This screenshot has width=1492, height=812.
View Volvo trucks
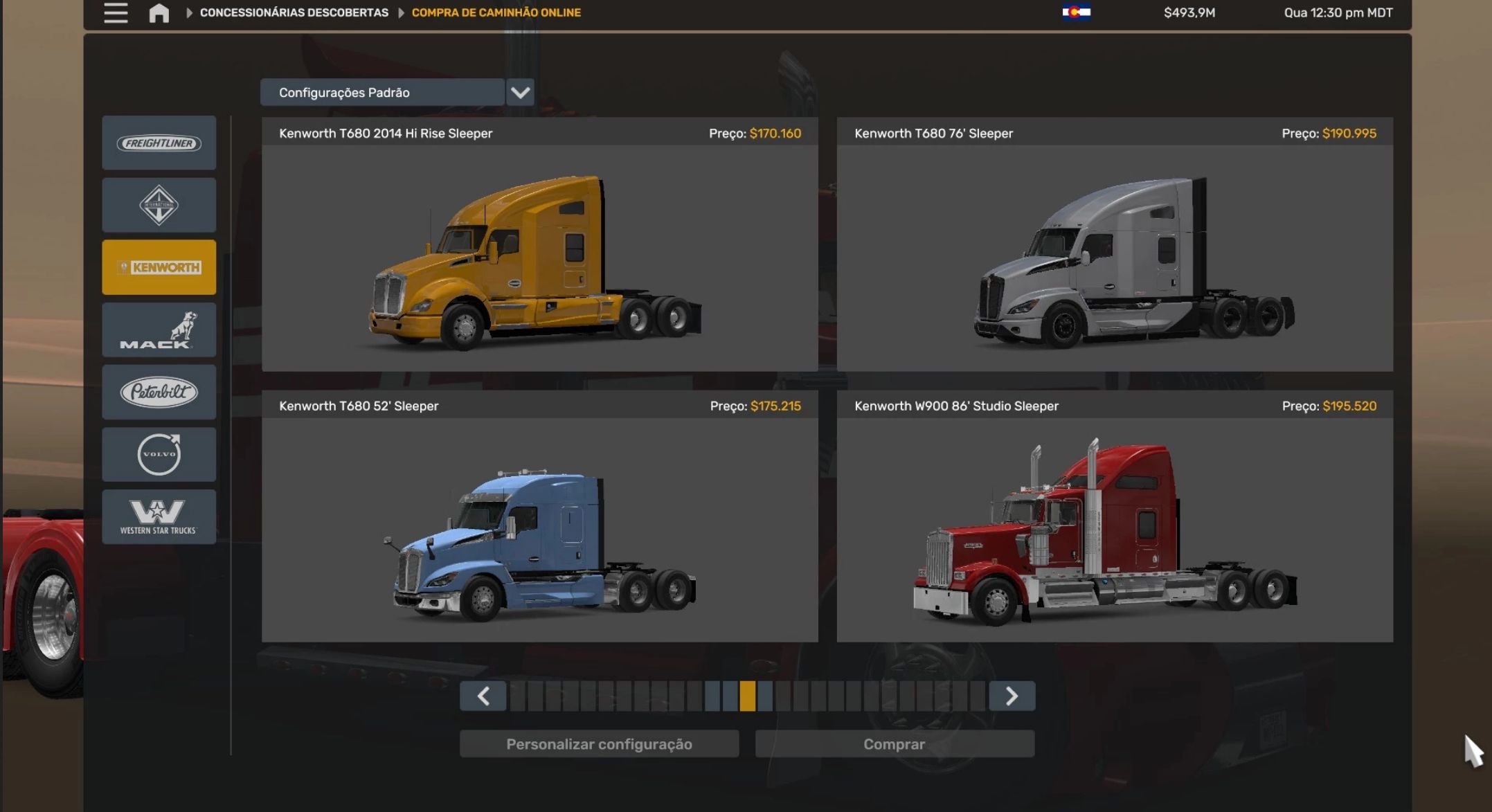click(159, 454)
